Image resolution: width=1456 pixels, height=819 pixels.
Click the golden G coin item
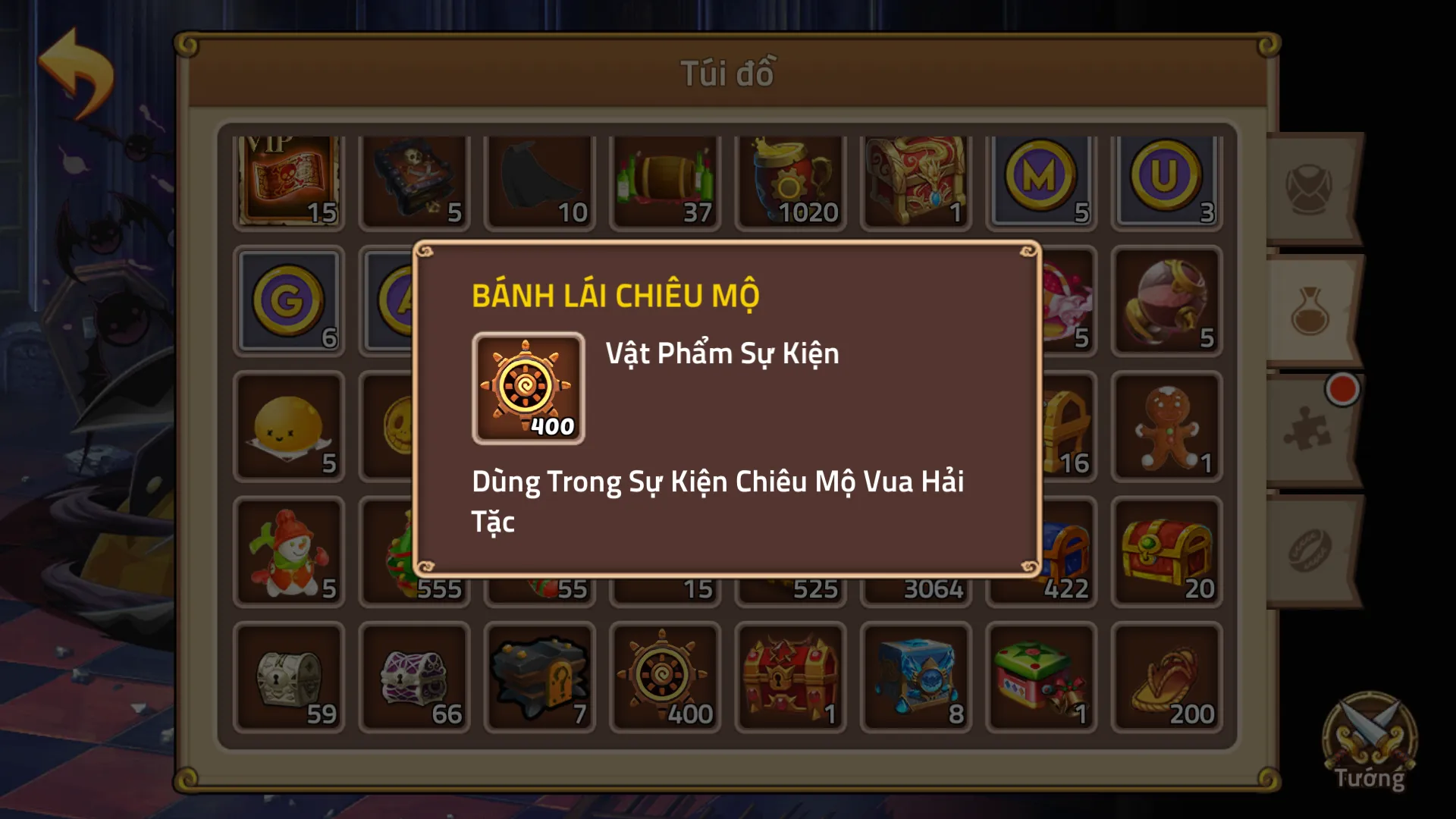tap(289, 303)
